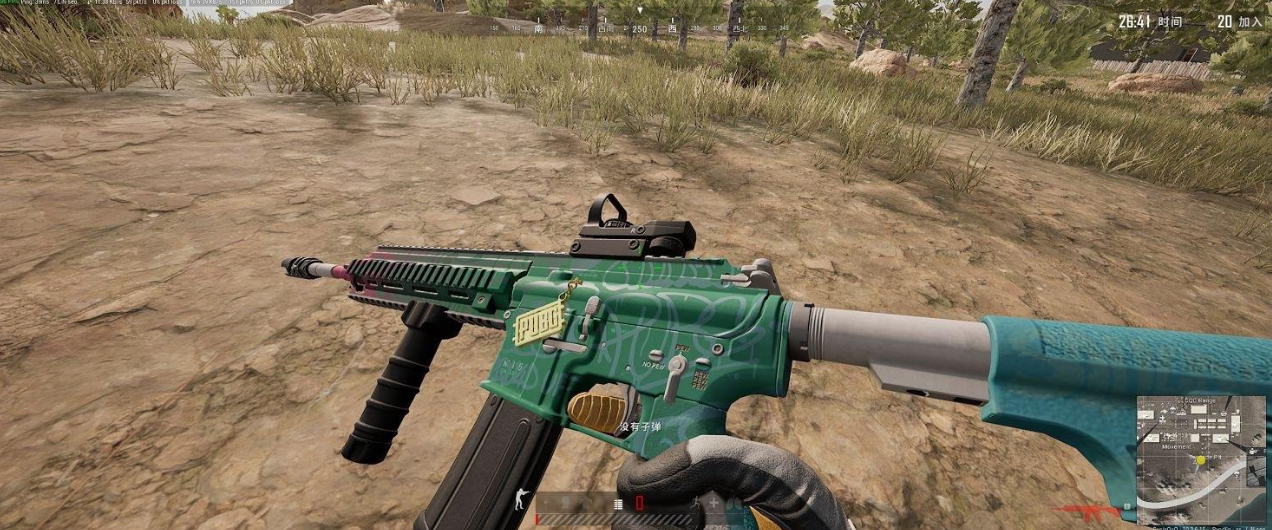Image resolution: width=1272 pixels, height=530 pixels.
Task: Click the lungs breath status icon
Action: (x=733, y=504)
